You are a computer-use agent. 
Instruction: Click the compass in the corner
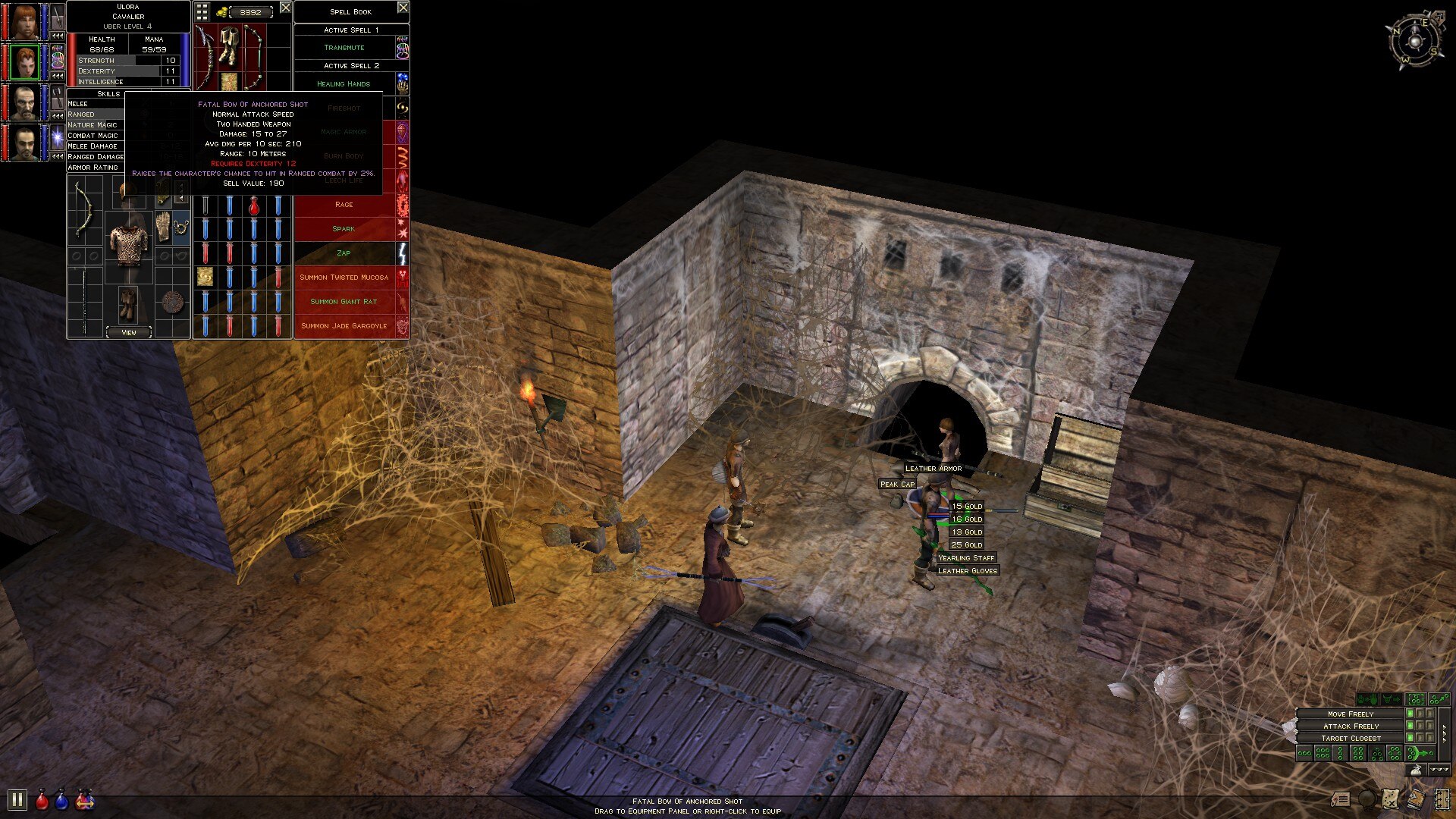1415,41
